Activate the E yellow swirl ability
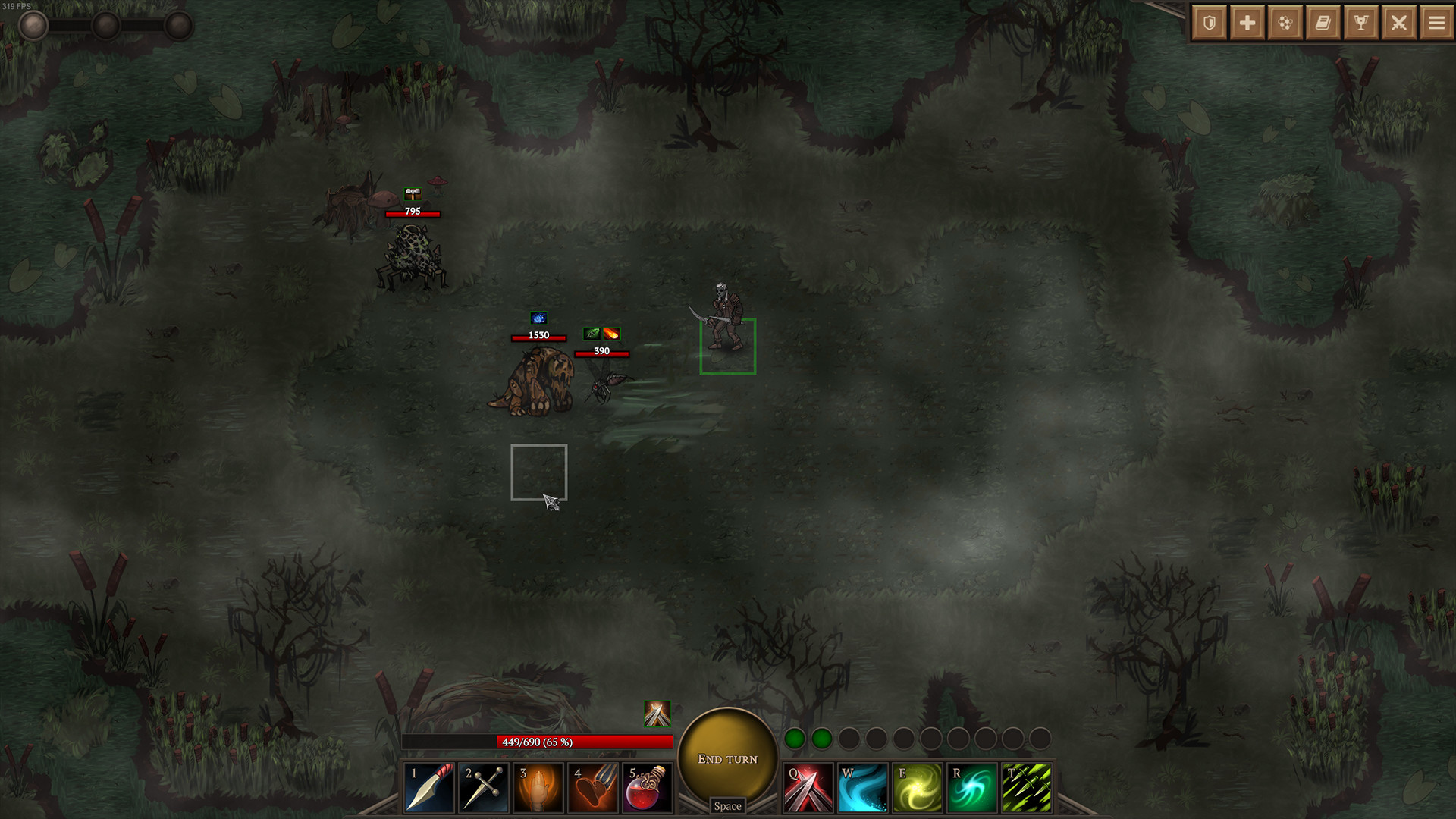The image size is (1456, 819). coord(918,786)
